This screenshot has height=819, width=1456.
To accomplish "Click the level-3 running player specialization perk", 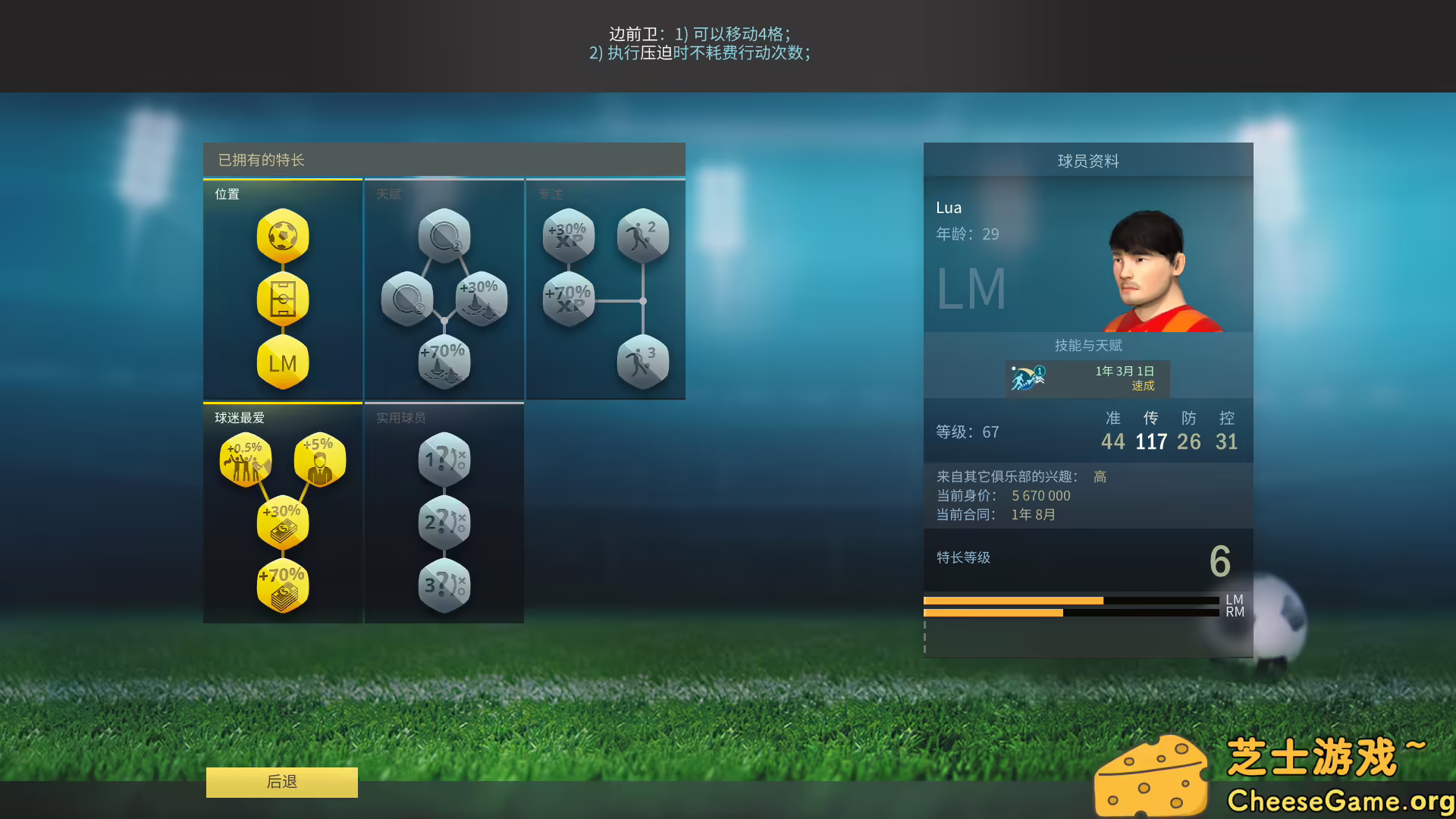I will [643, 362].
